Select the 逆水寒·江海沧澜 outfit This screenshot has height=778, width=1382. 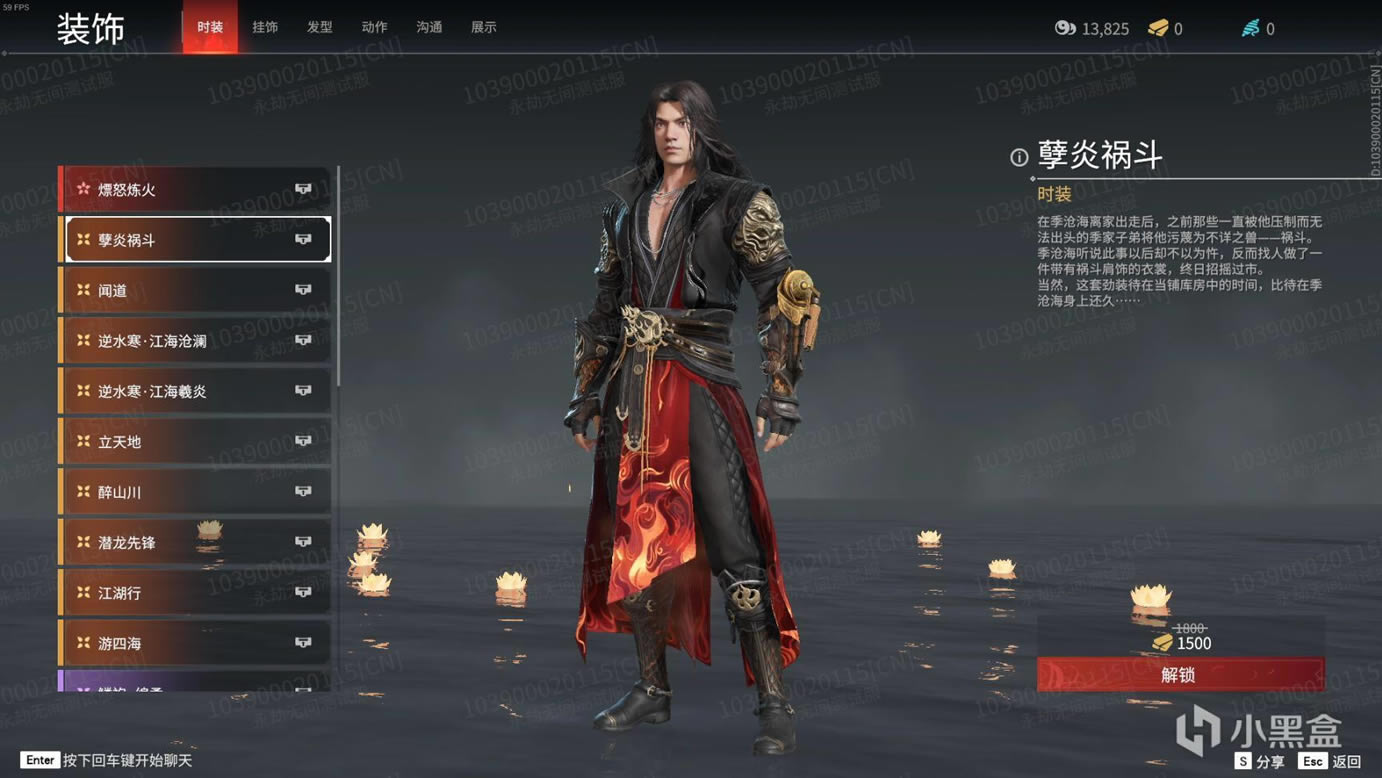click(x=195, y=340)
